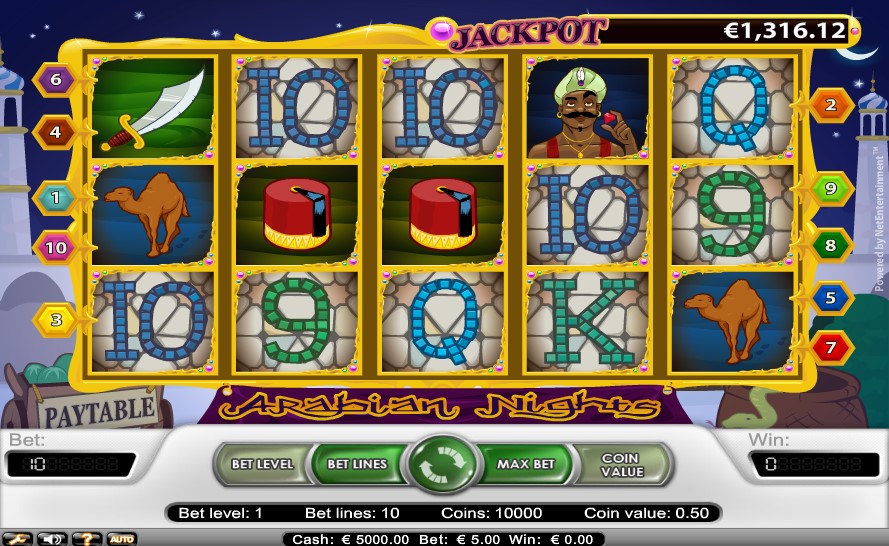
Task: Activate the Auto play button
Action: (x=121, y=539)
